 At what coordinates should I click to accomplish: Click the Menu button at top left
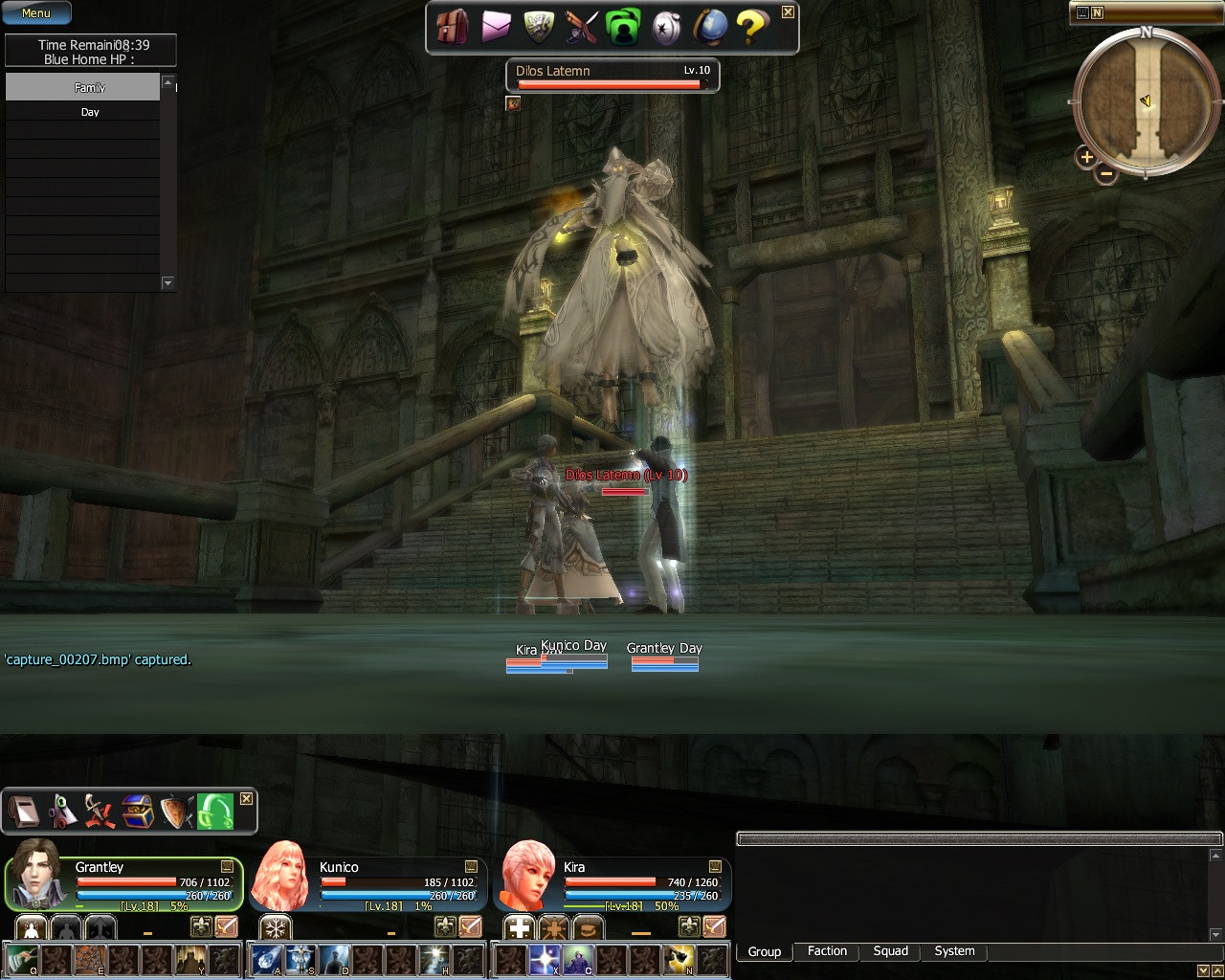point(36,12)
